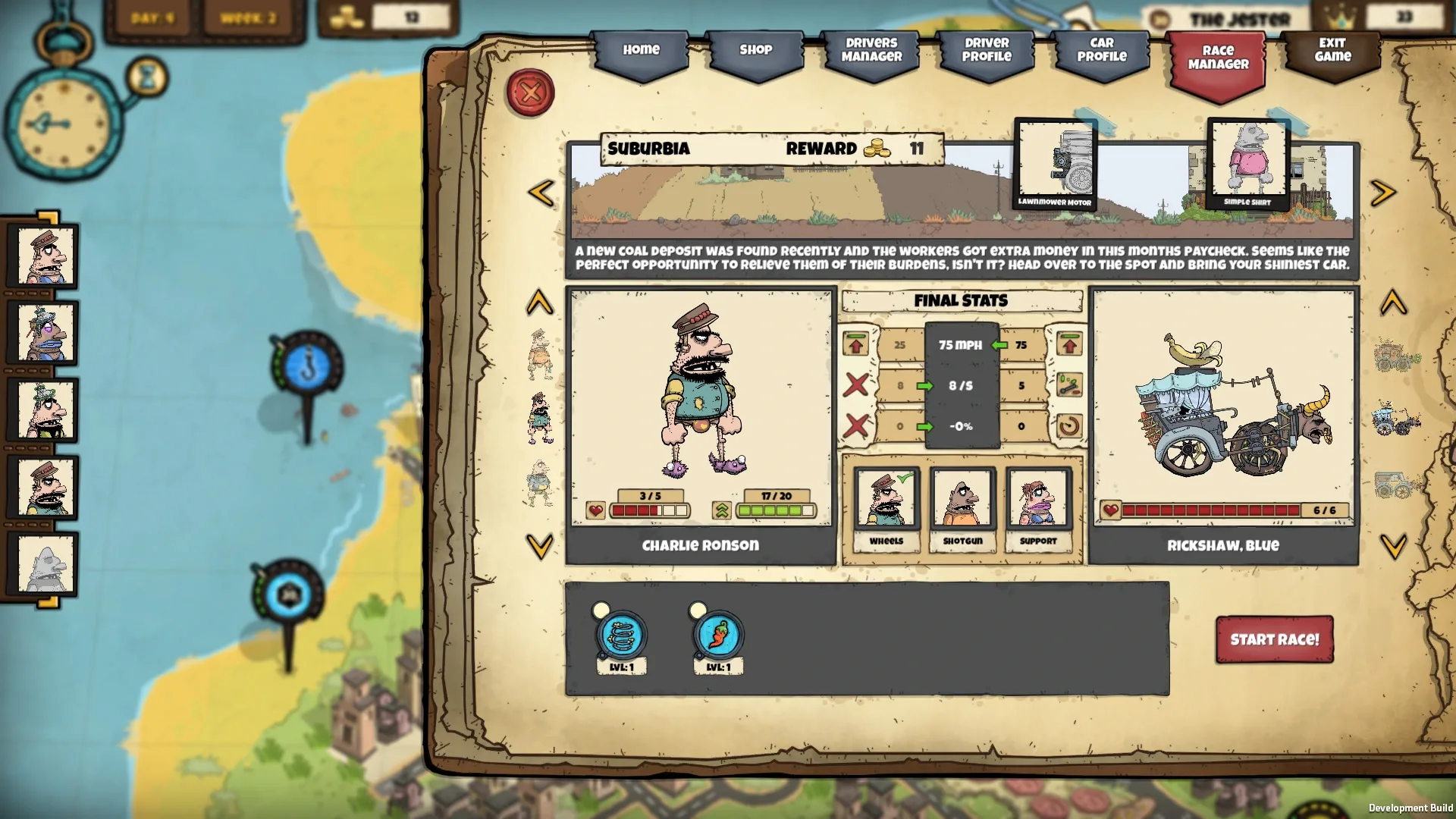The width and height of the screenshot is (1456, 819).
Task: Open the Shop screen
Action: tap(755, 49)
